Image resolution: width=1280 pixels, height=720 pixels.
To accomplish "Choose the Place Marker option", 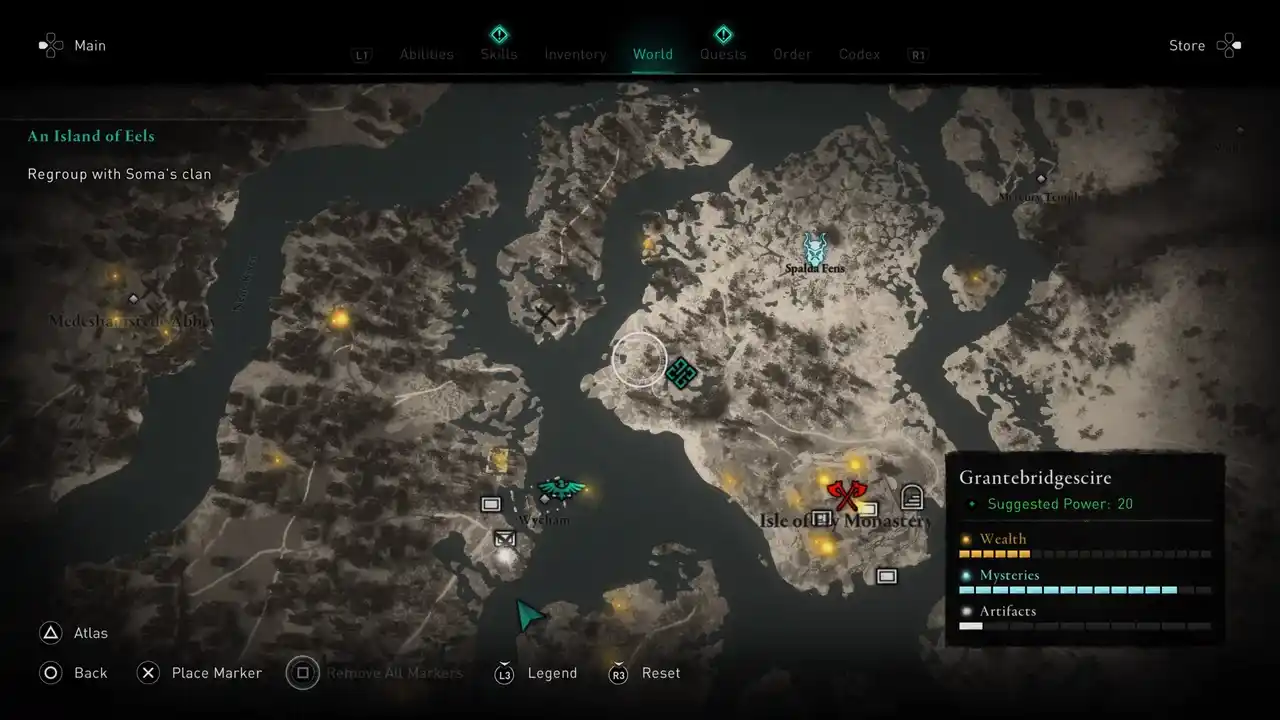I will point(216,673).
